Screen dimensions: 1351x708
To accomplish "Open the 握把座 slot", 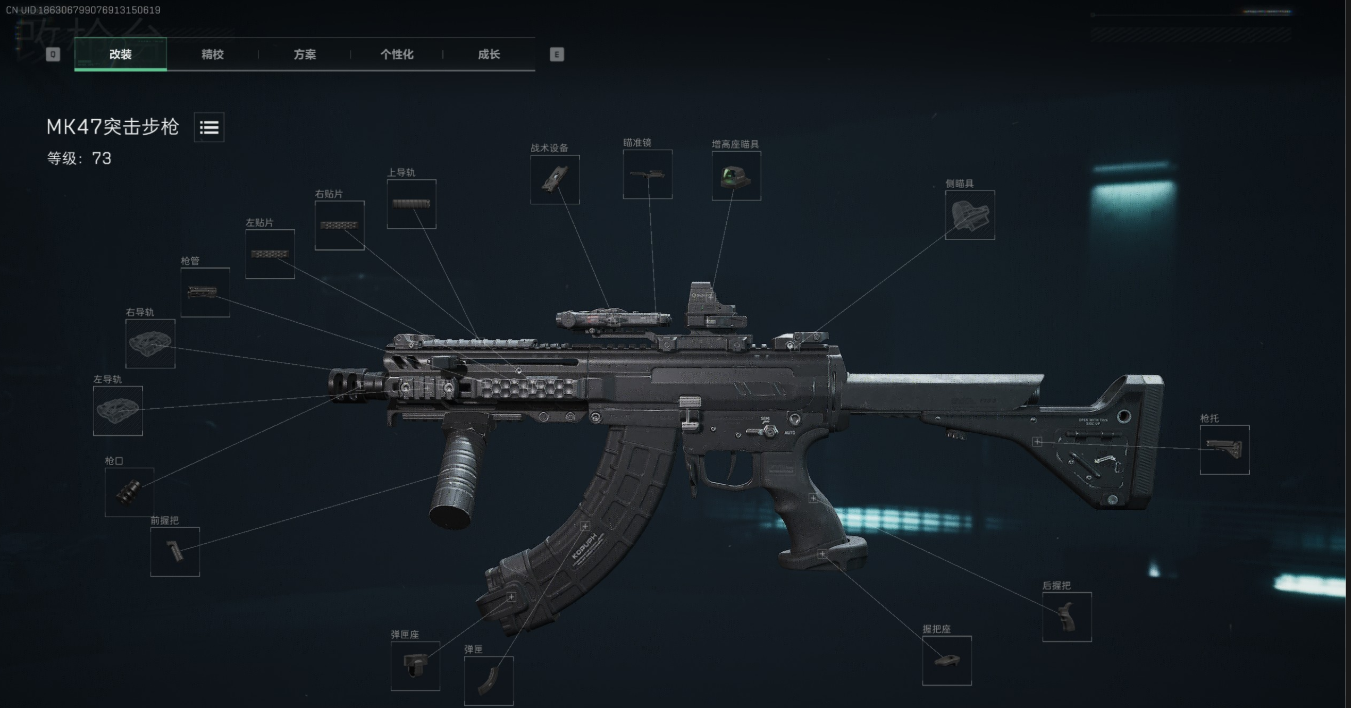I will 946,661.
